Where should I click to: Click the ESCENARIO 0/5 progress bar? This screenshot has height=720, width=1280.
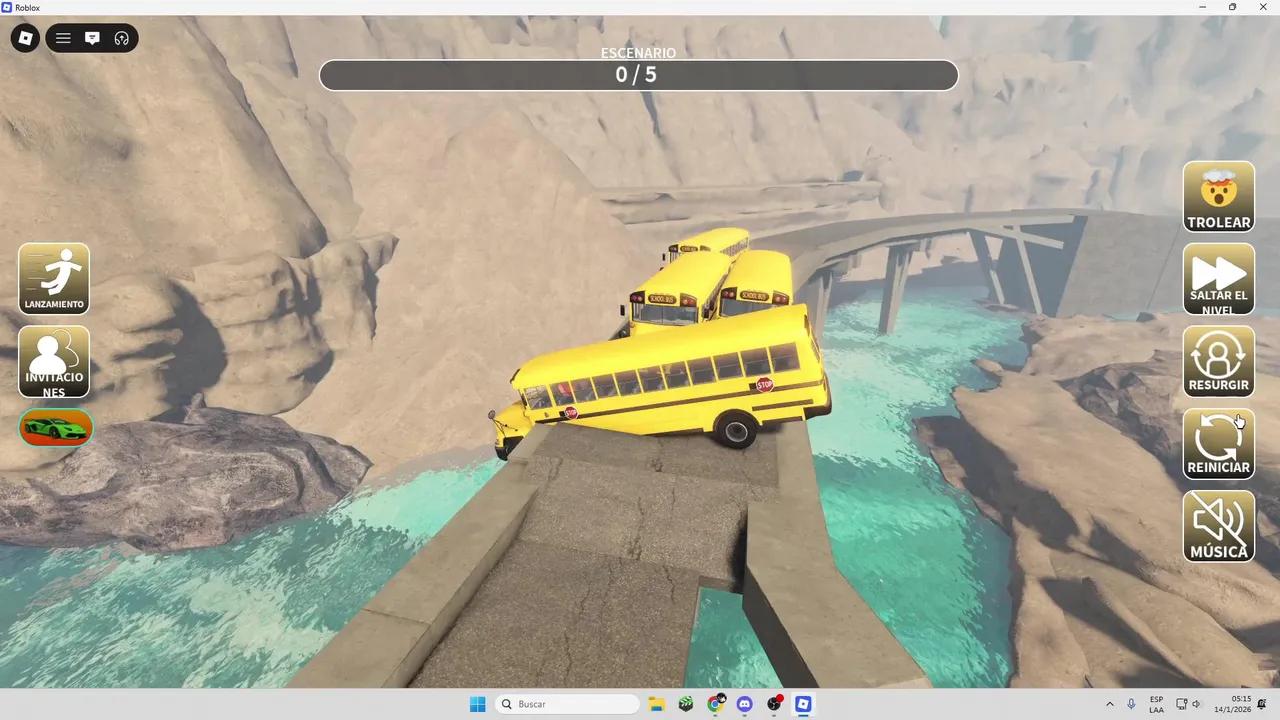tap(639, 74)
